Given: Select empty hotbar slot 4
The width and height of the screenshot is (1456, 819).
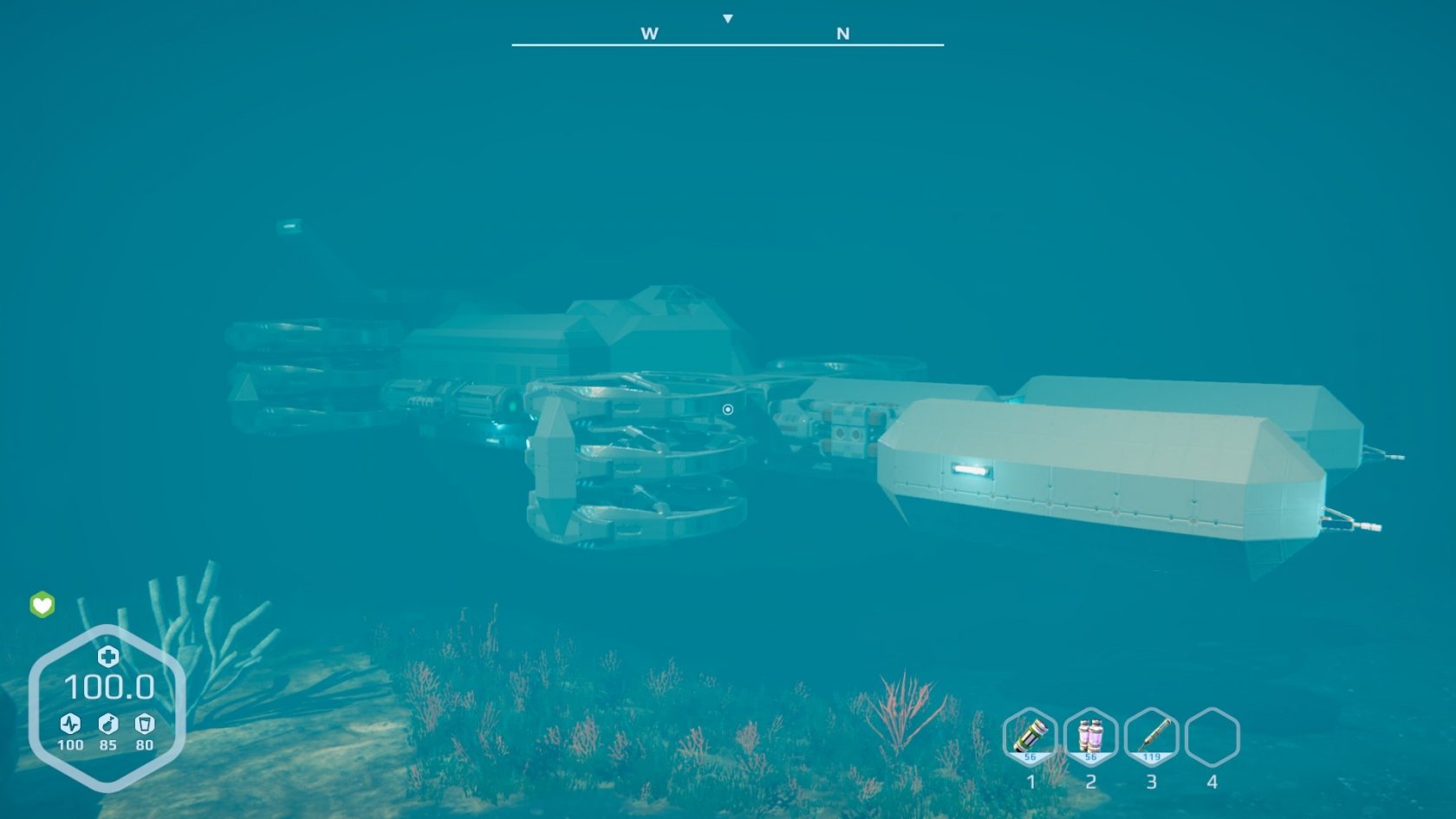Looking at the screenshot, I should coord(1212,737).
